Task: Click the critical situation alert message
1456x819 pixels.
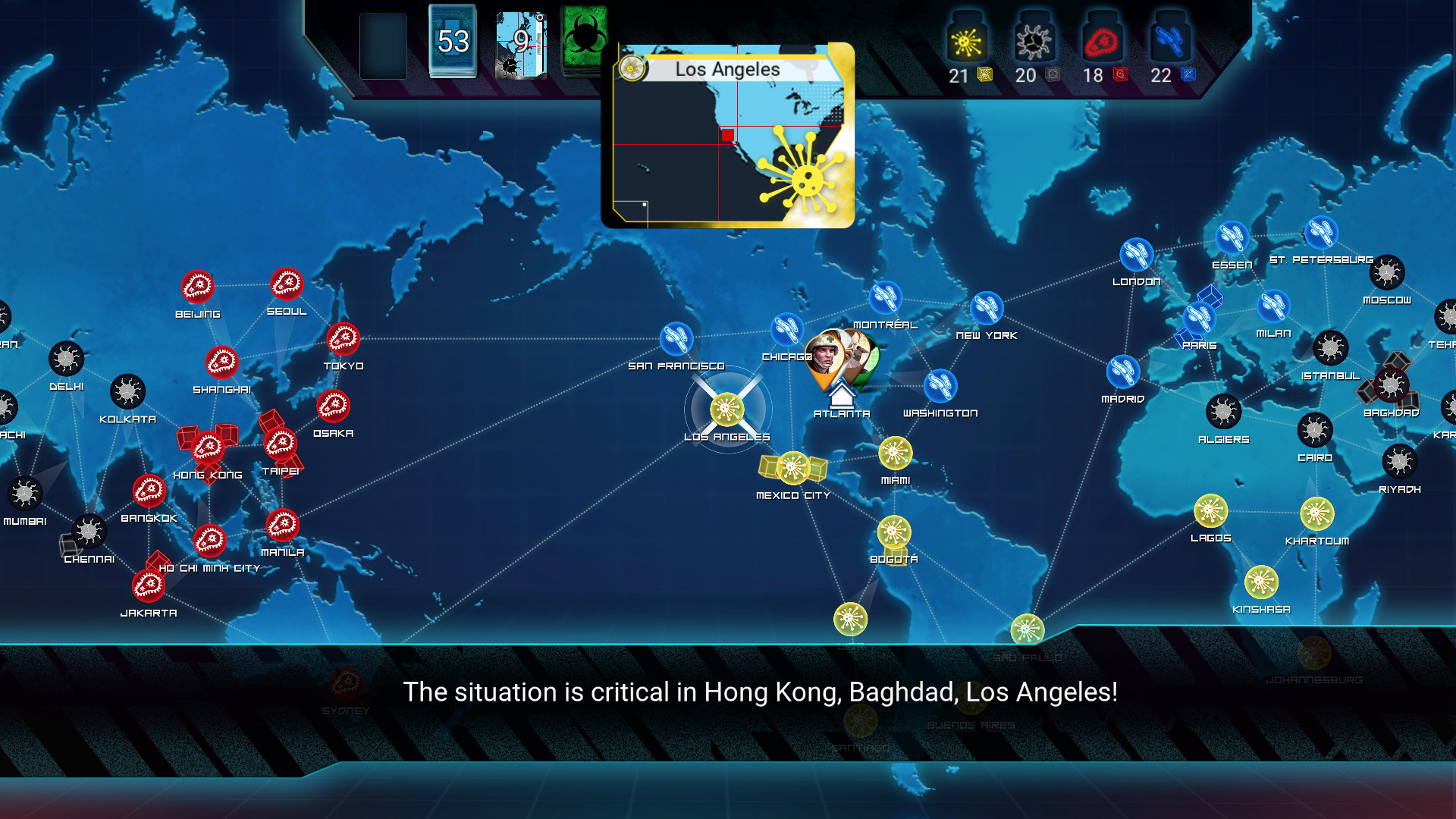Action: point(761,692)
